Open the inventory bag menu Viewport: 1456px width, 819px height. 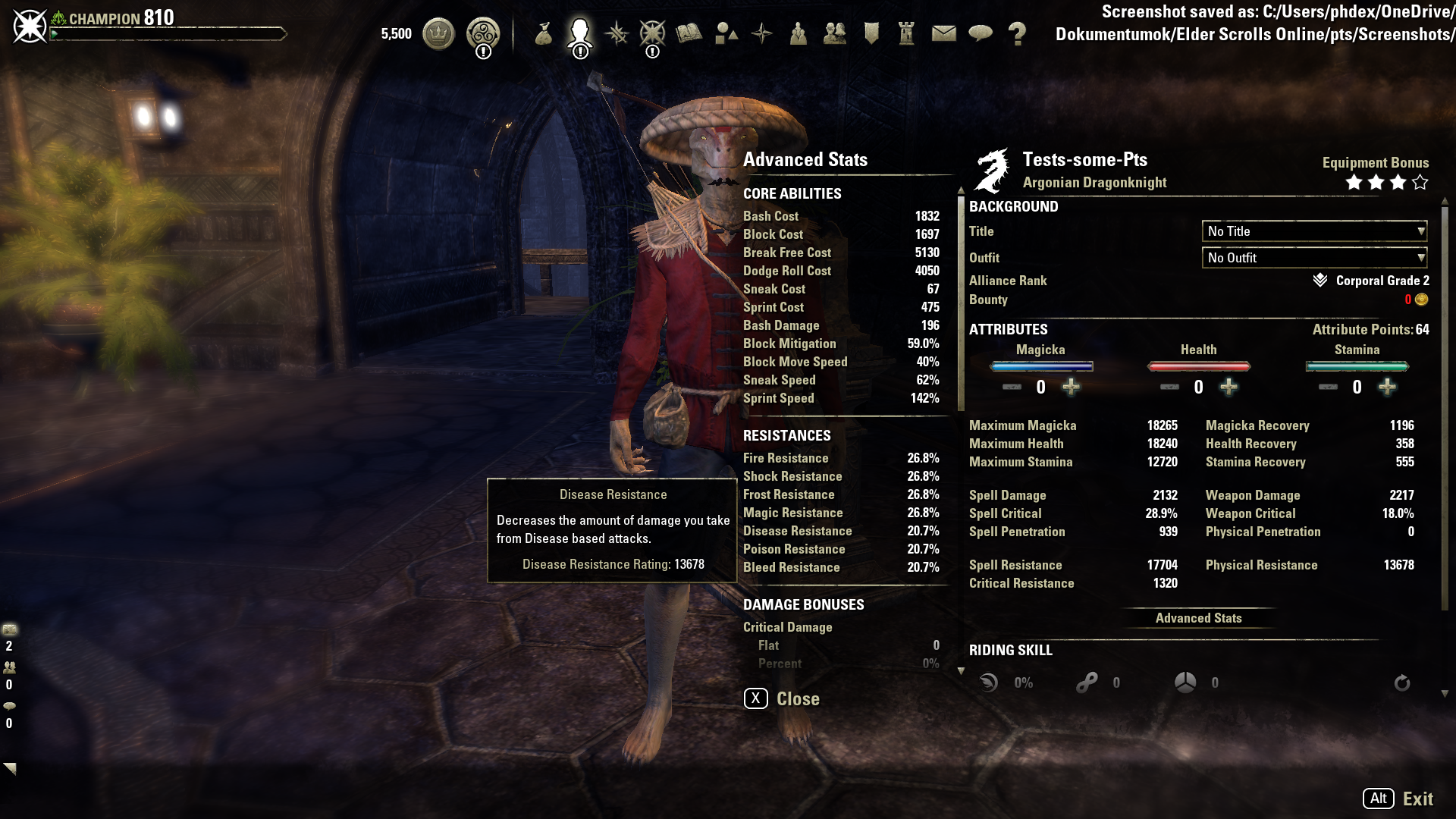(543, 33)
